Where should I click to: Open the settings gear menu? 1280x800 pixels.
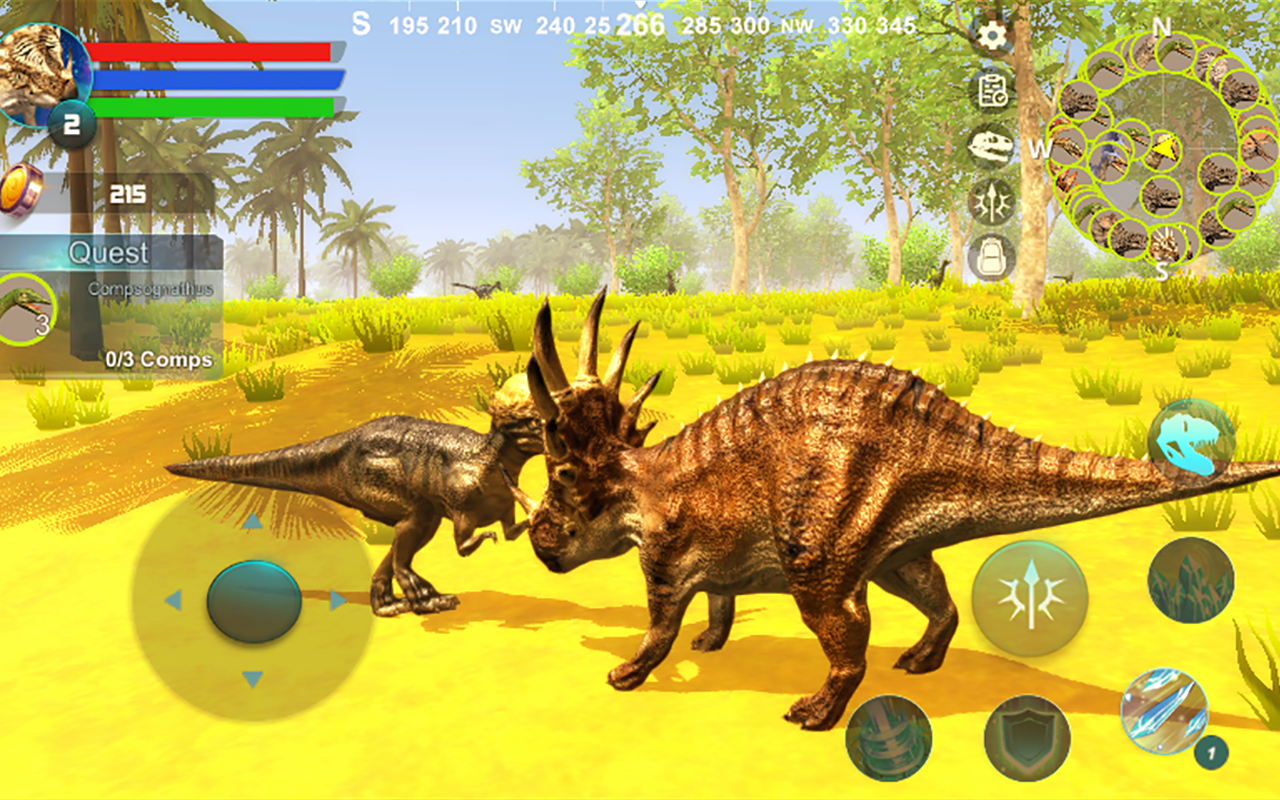(x=990, y=34)
